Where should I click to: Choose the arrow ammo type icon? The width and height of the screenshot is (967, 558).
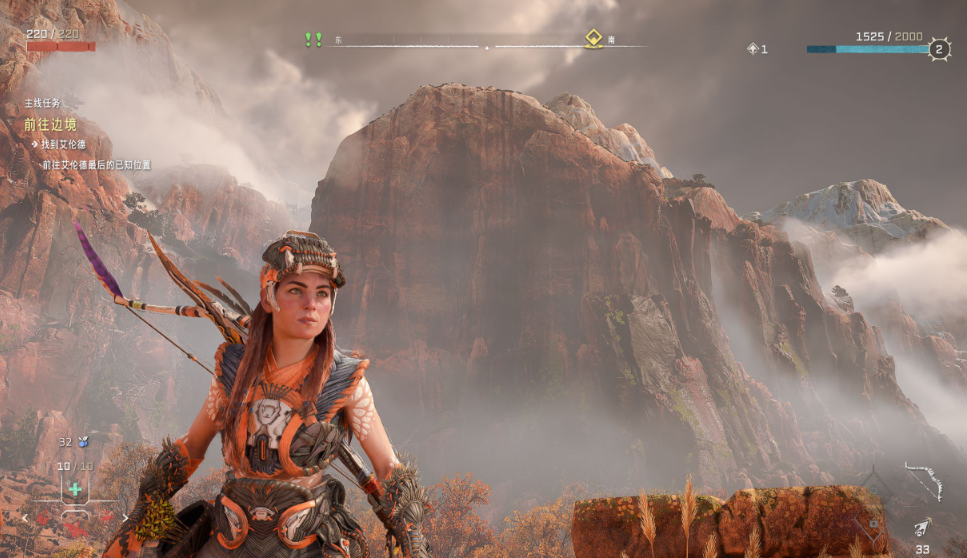(x=923, y=528)
